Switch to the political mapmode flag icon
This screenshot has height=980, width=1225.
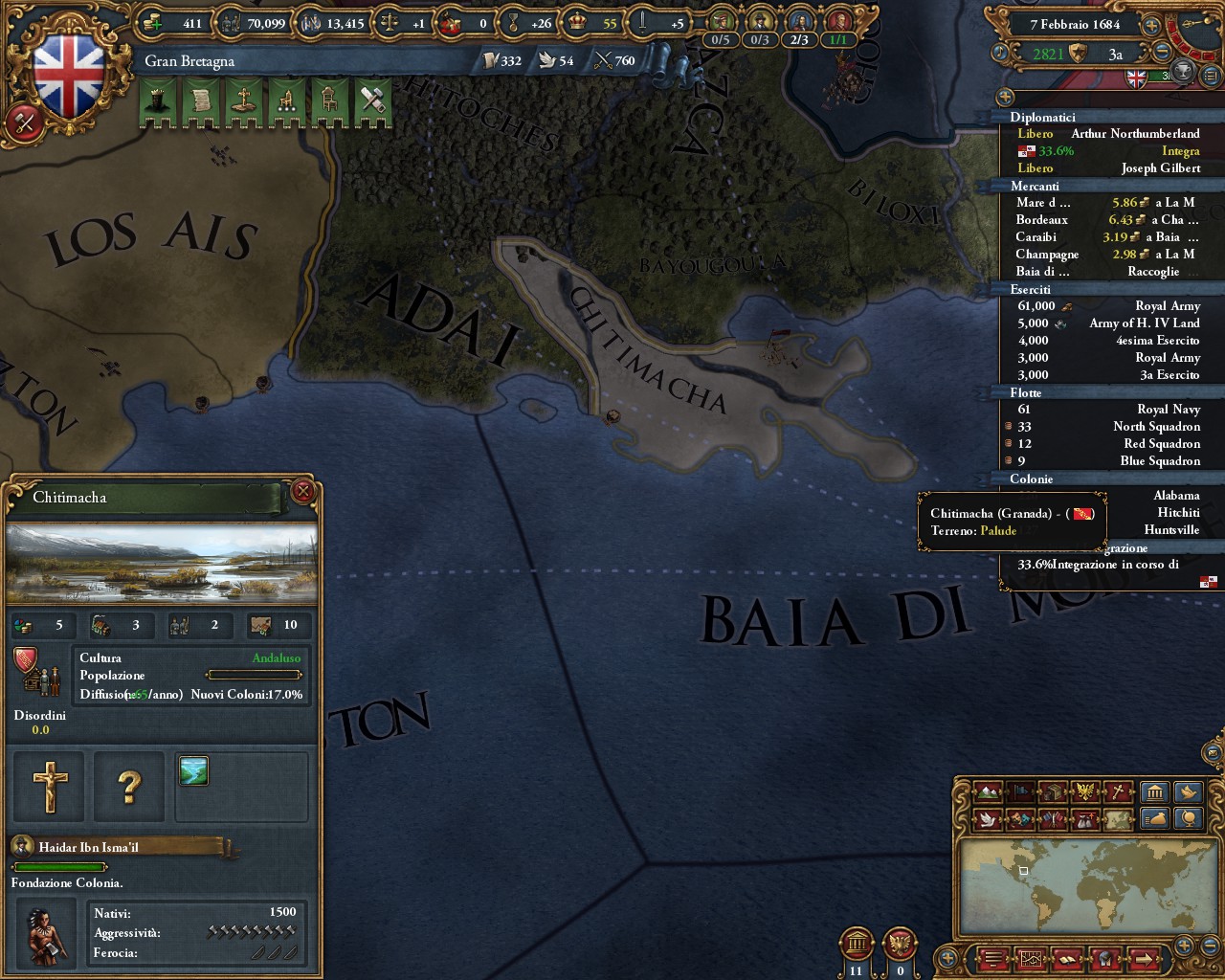click(1022, 792)
